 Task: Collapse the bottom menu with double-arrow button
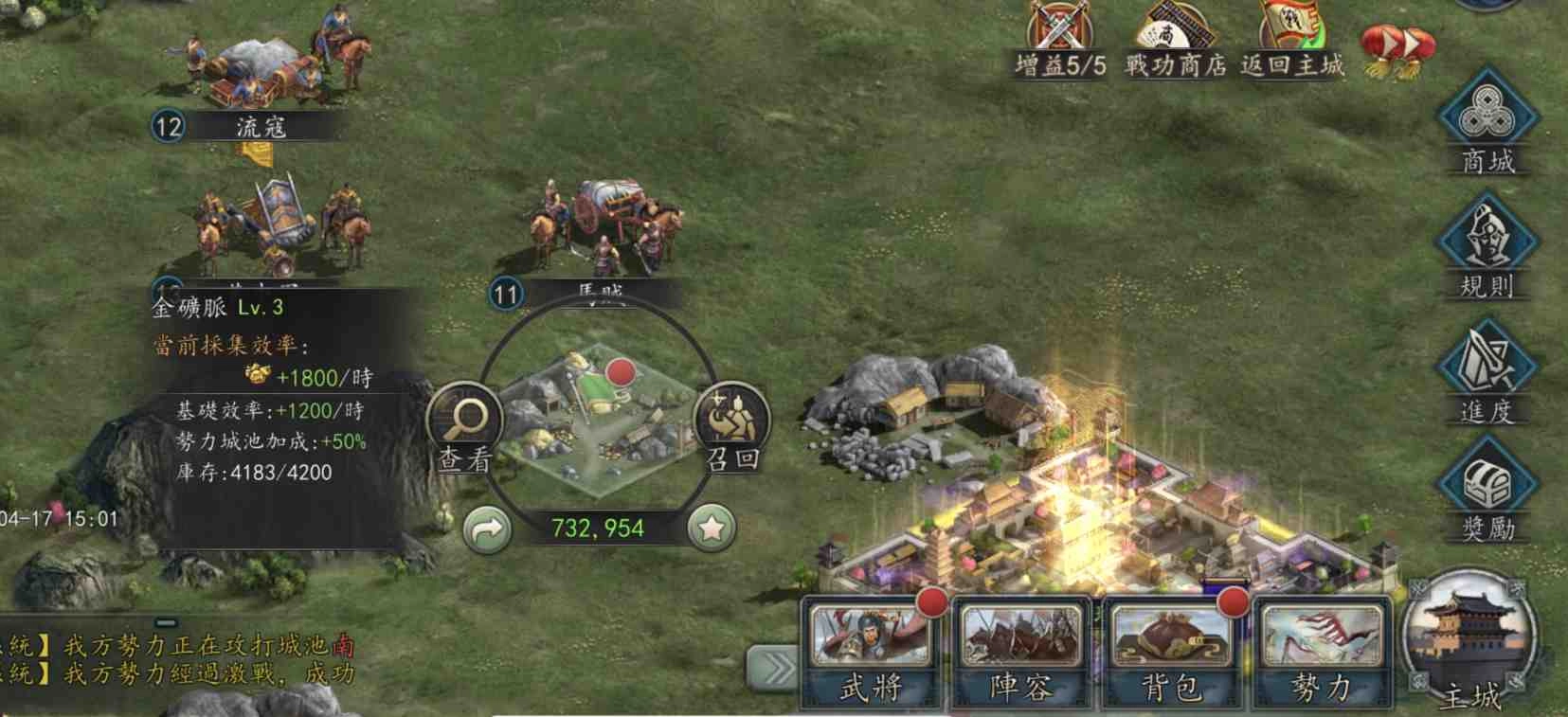tap(773, 669)
